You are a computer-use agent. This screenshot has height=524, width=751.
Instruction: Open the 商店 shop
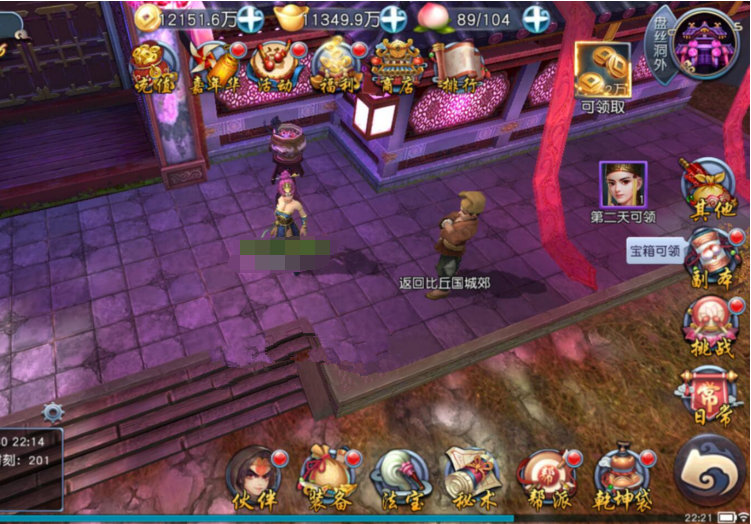pyautogui.click(x=394, y=66)
